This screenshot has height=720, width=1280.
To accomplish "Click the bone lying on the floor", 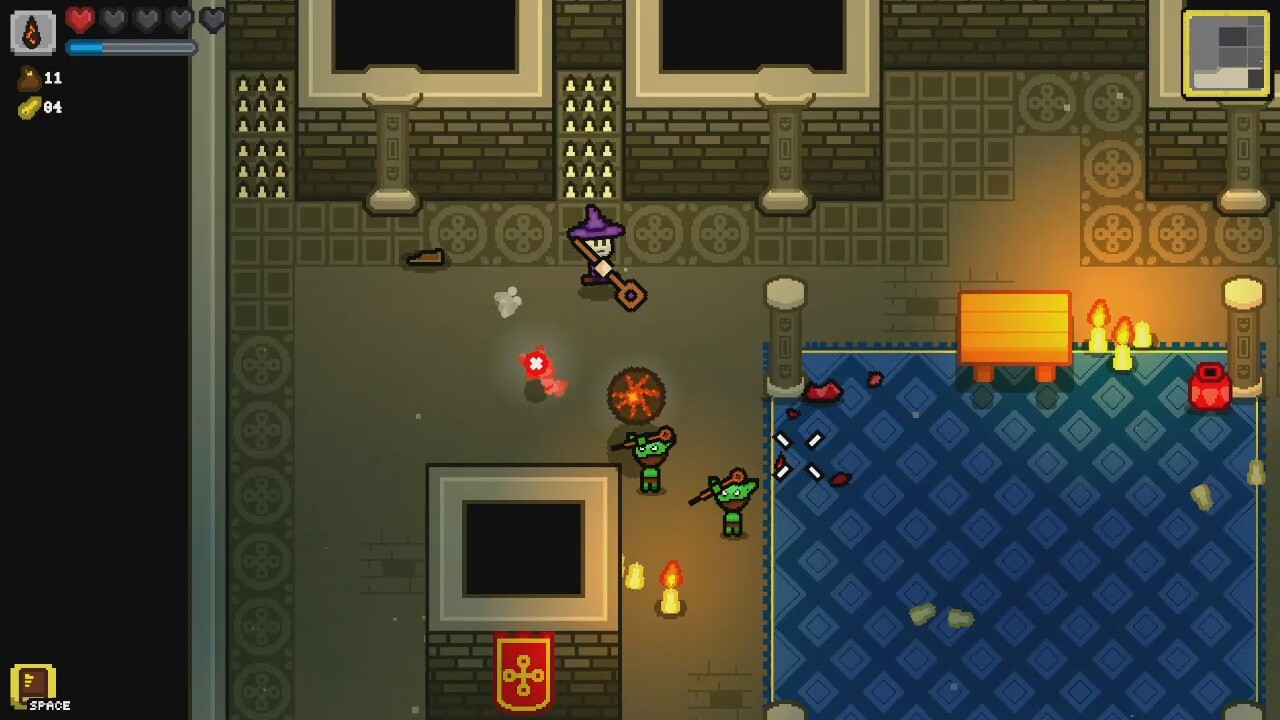I will pyautogui.click(x=424, y=258).
